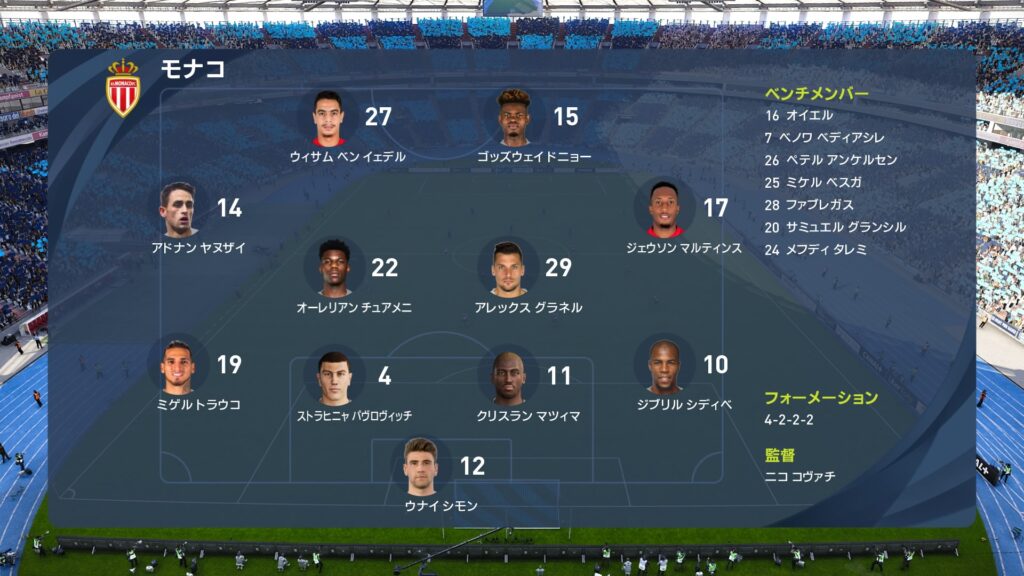Choose goalkeeper Unai Simón, number 12
The height and width of the screenshot is (576, 1024).
421,466
